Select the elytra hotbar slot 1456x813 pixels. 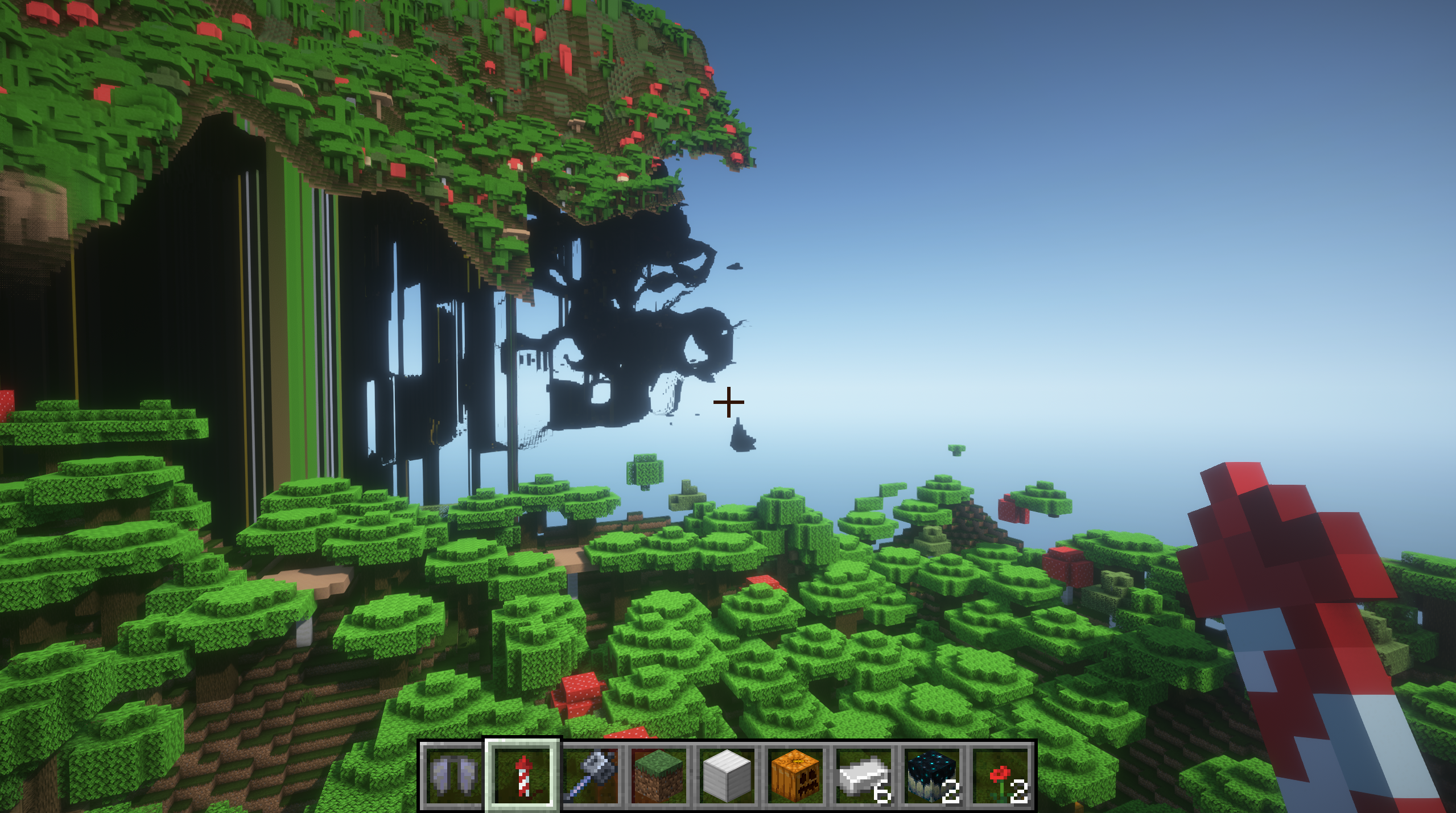tap(453, 775)
